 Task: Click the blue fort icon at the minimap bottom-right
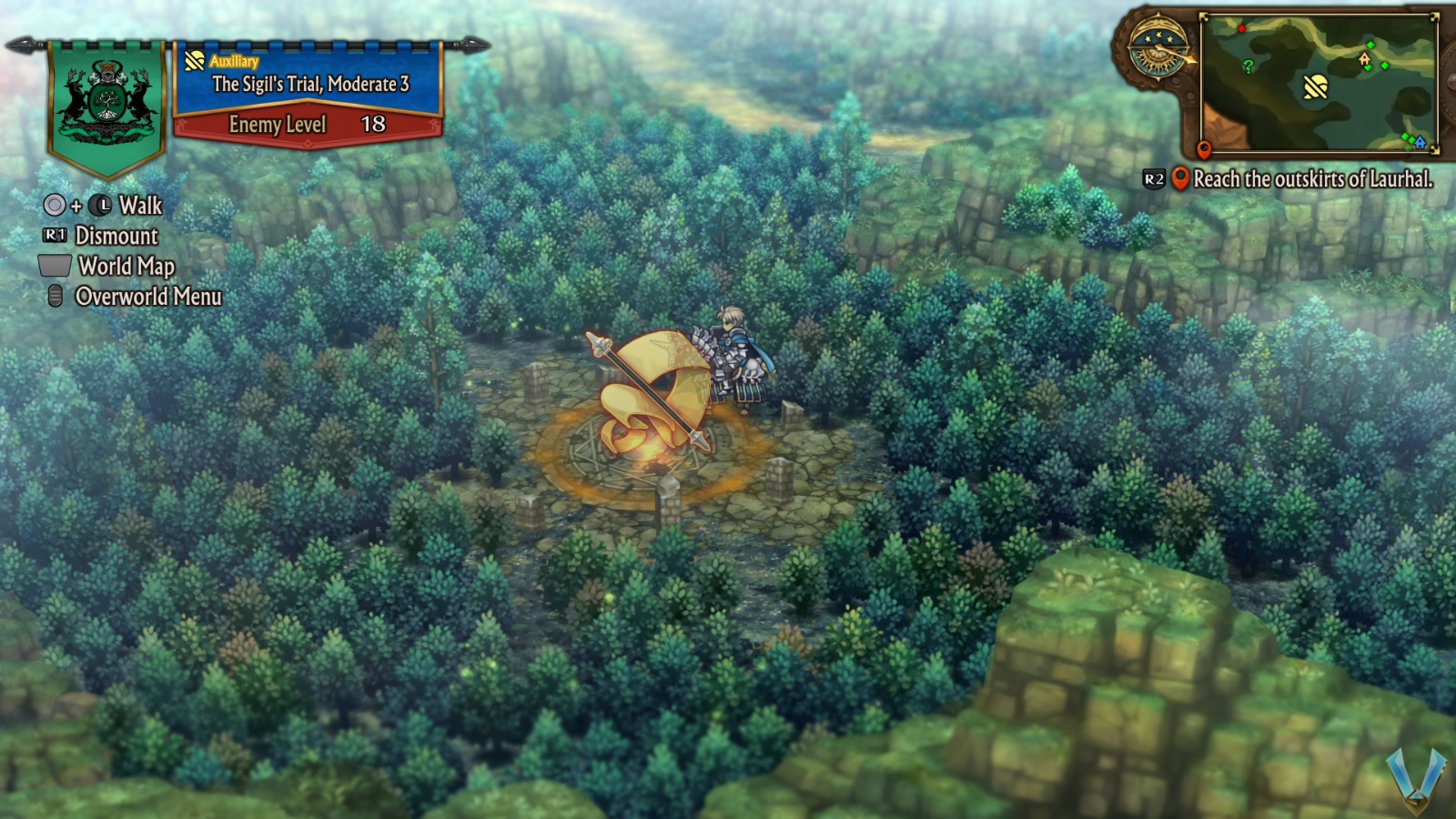[x=1420, y=144]
